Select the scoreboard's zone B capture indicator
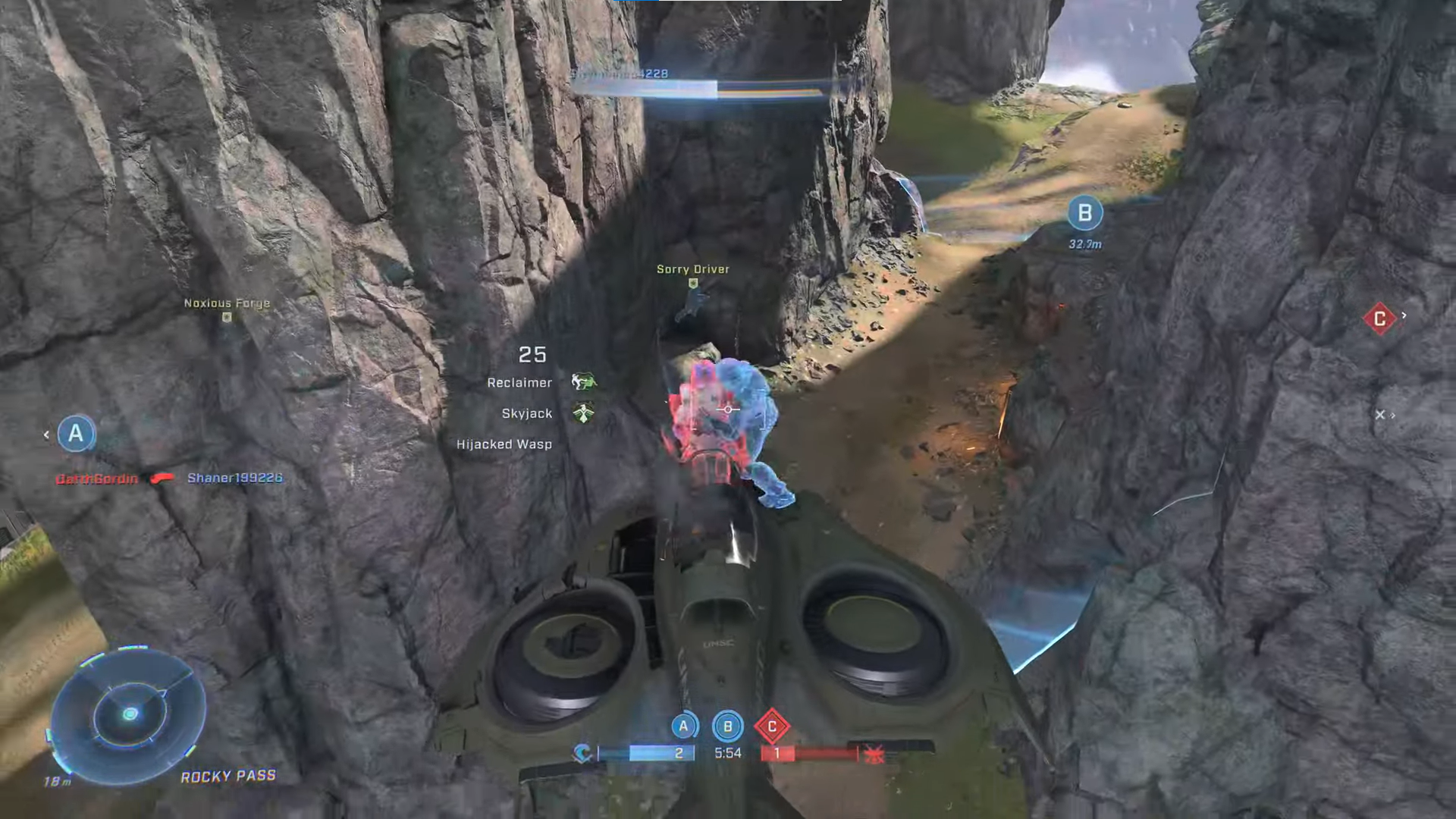The image size is (1456, 819). pyautogui.click(x=728, y=726)
